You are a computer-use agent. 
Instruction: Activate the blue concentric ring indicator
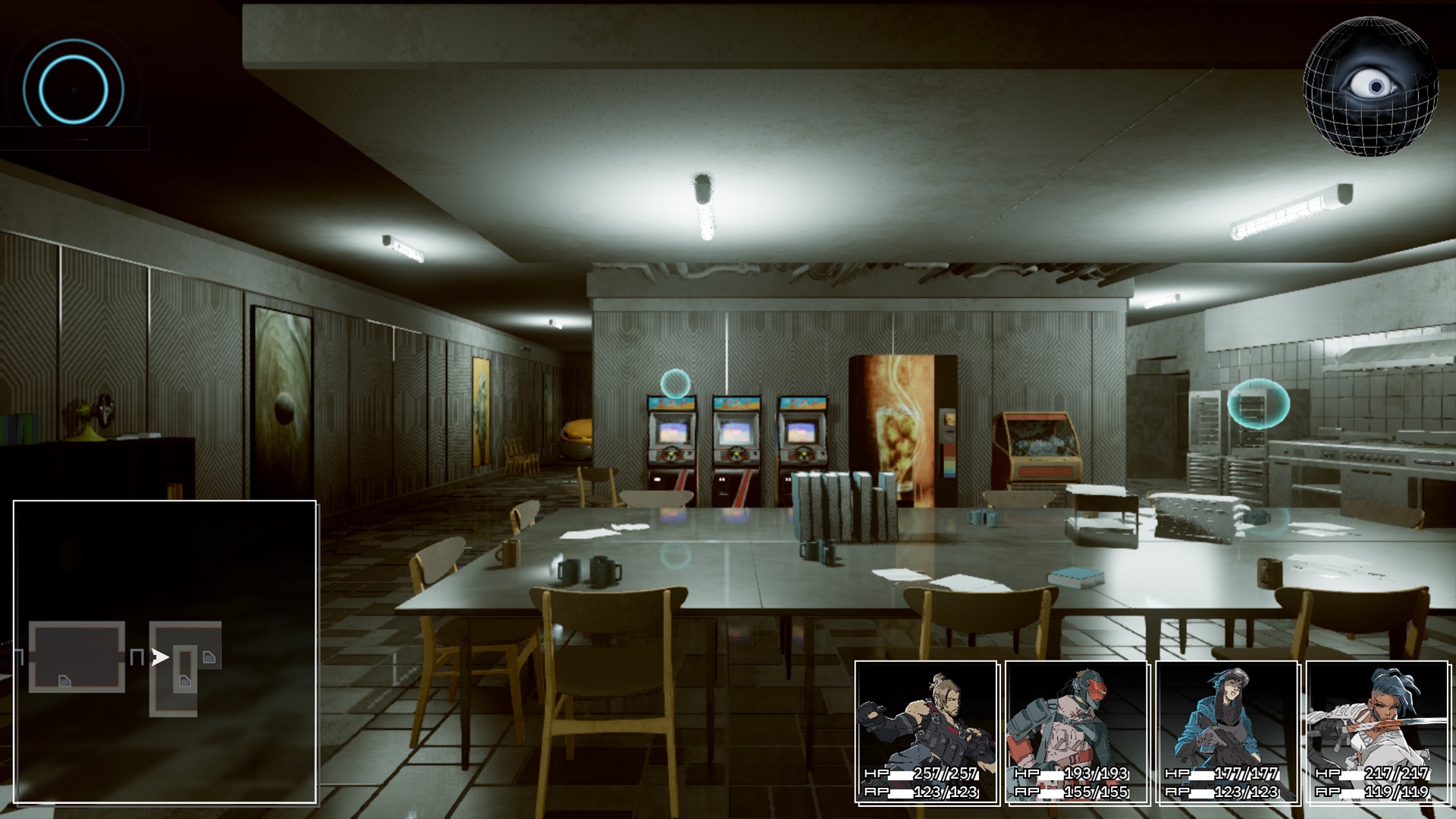(74, 89)
